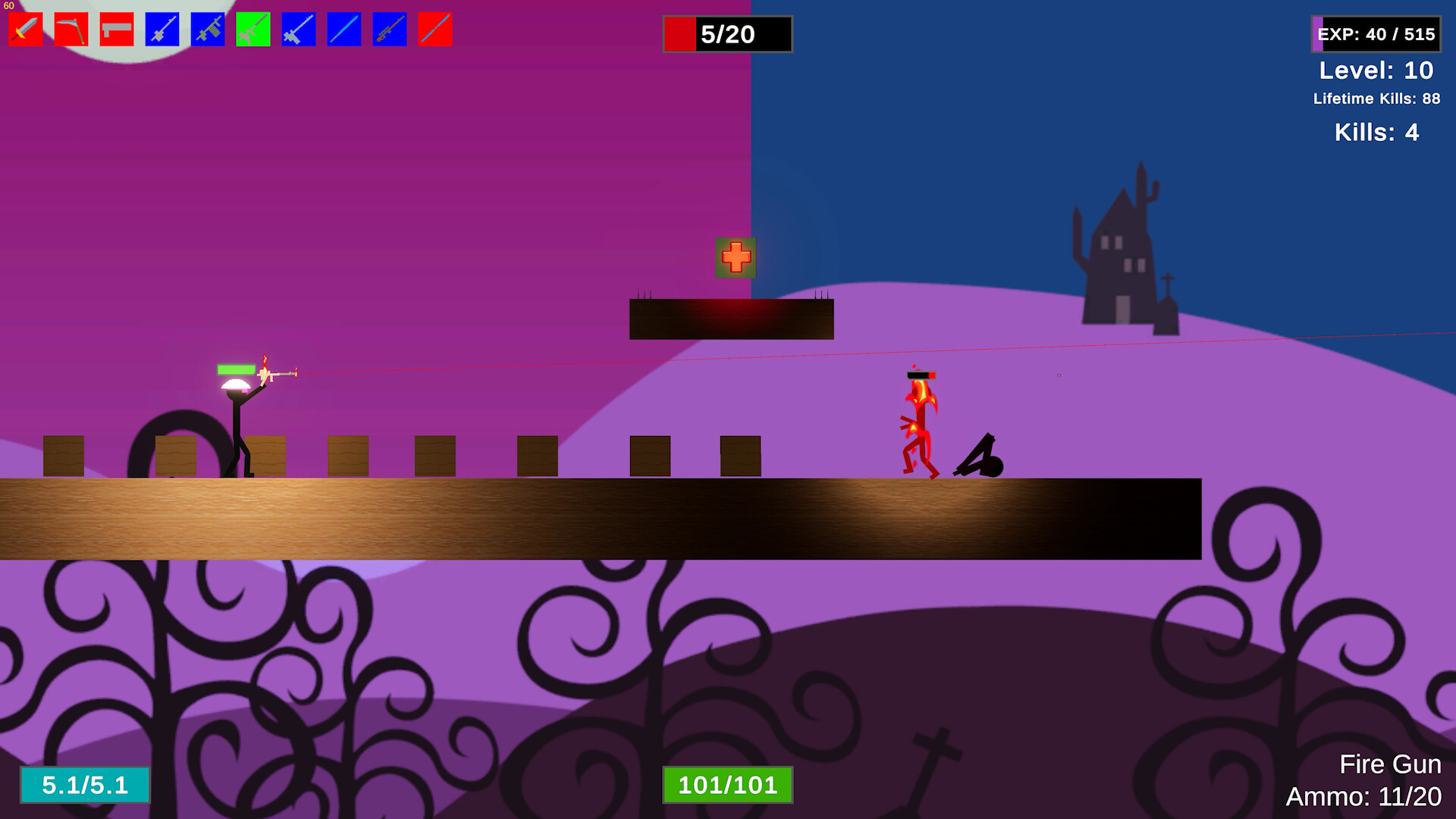The image size is (1456, 819).
Task: Select the machine gun weapon slot
Action: (206, 29)
